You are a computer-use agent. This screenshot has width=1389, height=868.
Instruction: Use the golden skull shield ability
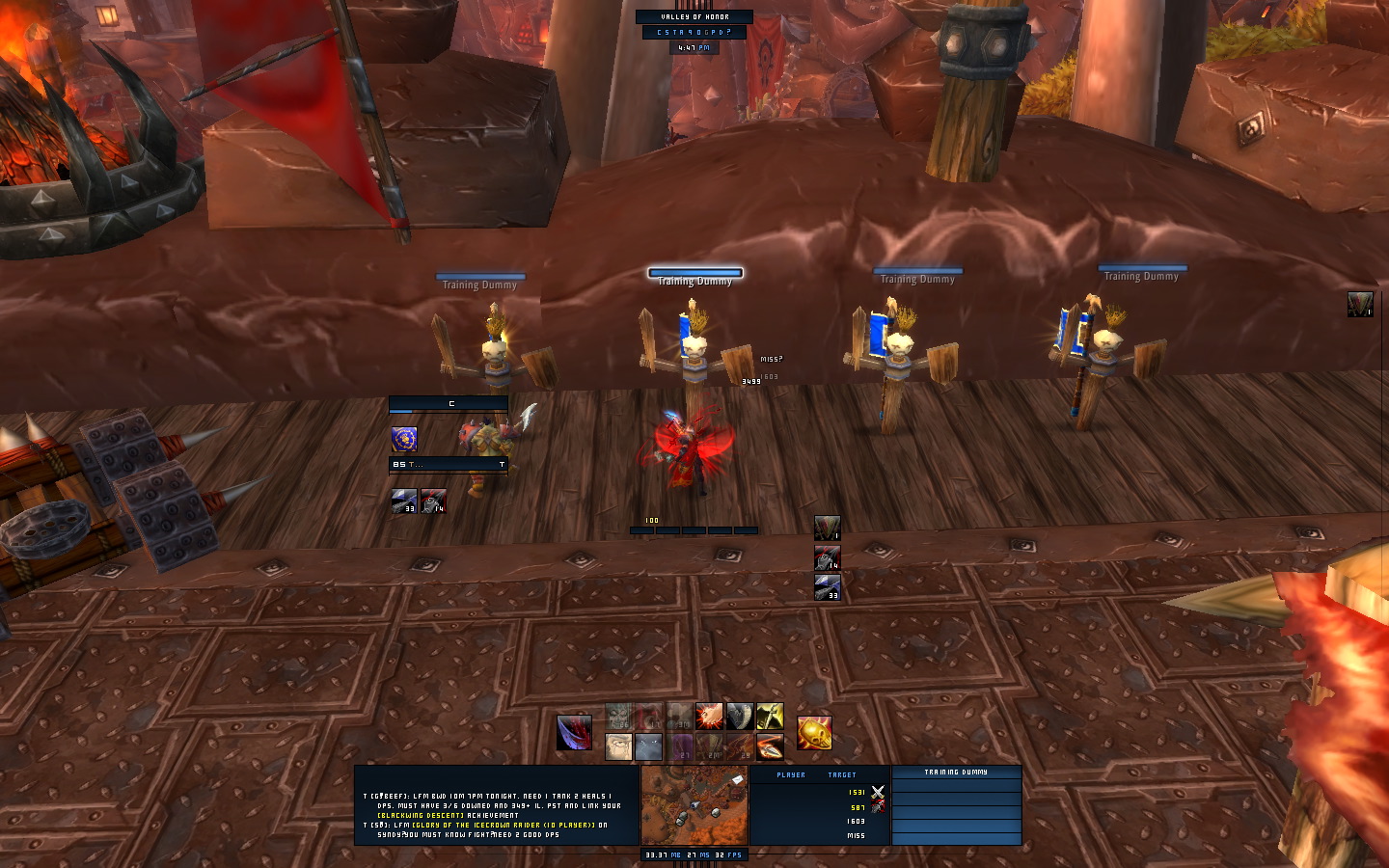(x=814, y=733)
